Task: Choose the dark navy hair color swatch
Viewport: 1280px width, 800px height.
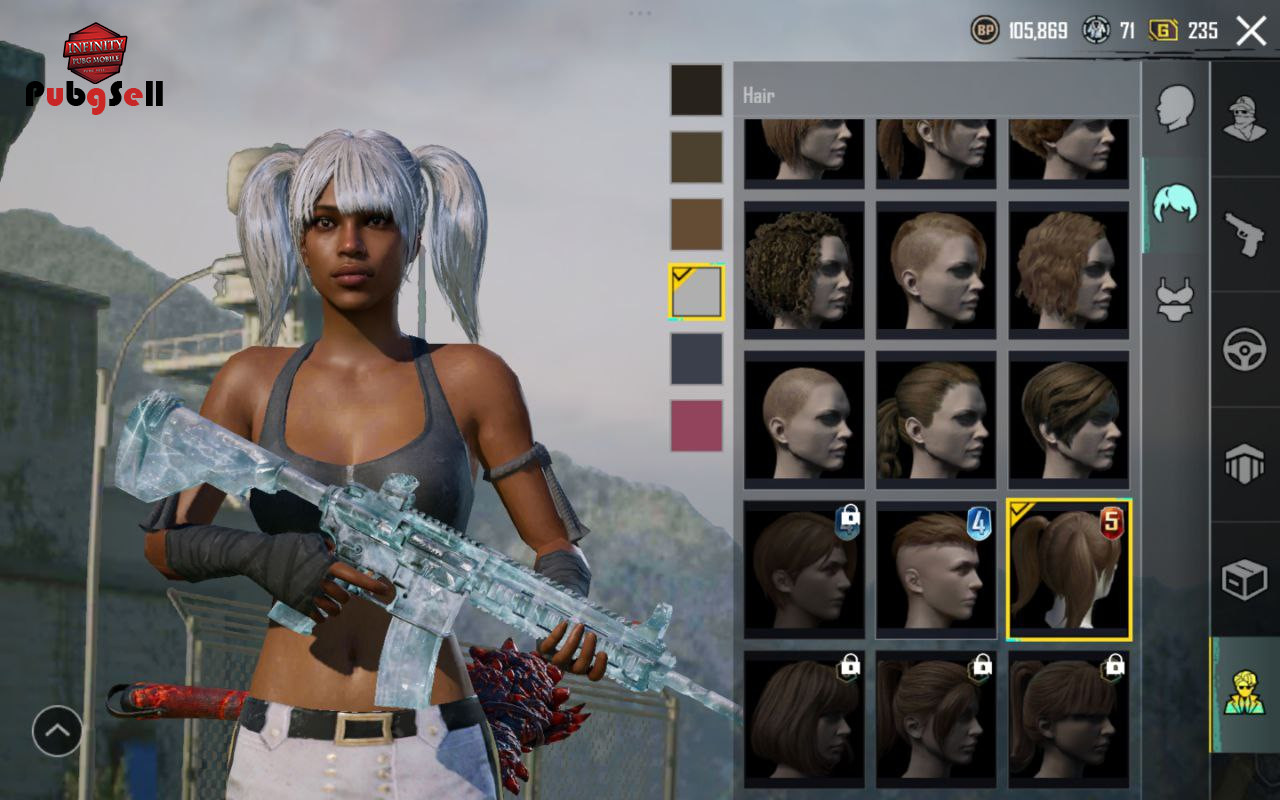Action: pos(696,359)
